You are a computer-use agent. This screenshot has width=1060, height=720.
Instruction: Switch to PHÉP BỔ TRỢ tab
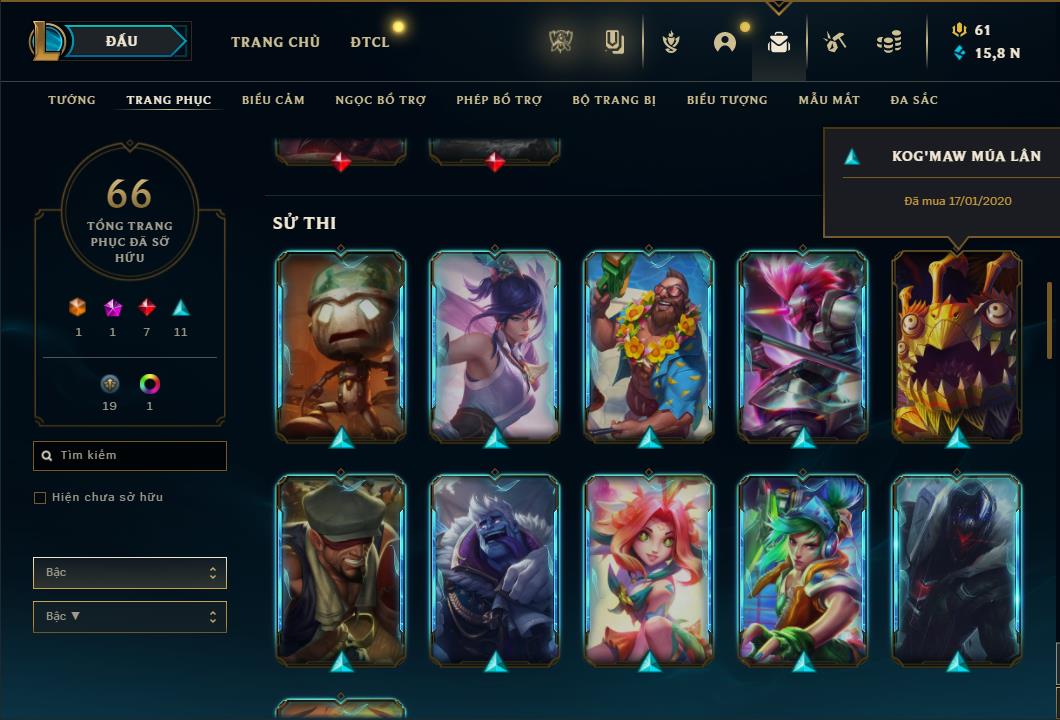coord(499,100)
